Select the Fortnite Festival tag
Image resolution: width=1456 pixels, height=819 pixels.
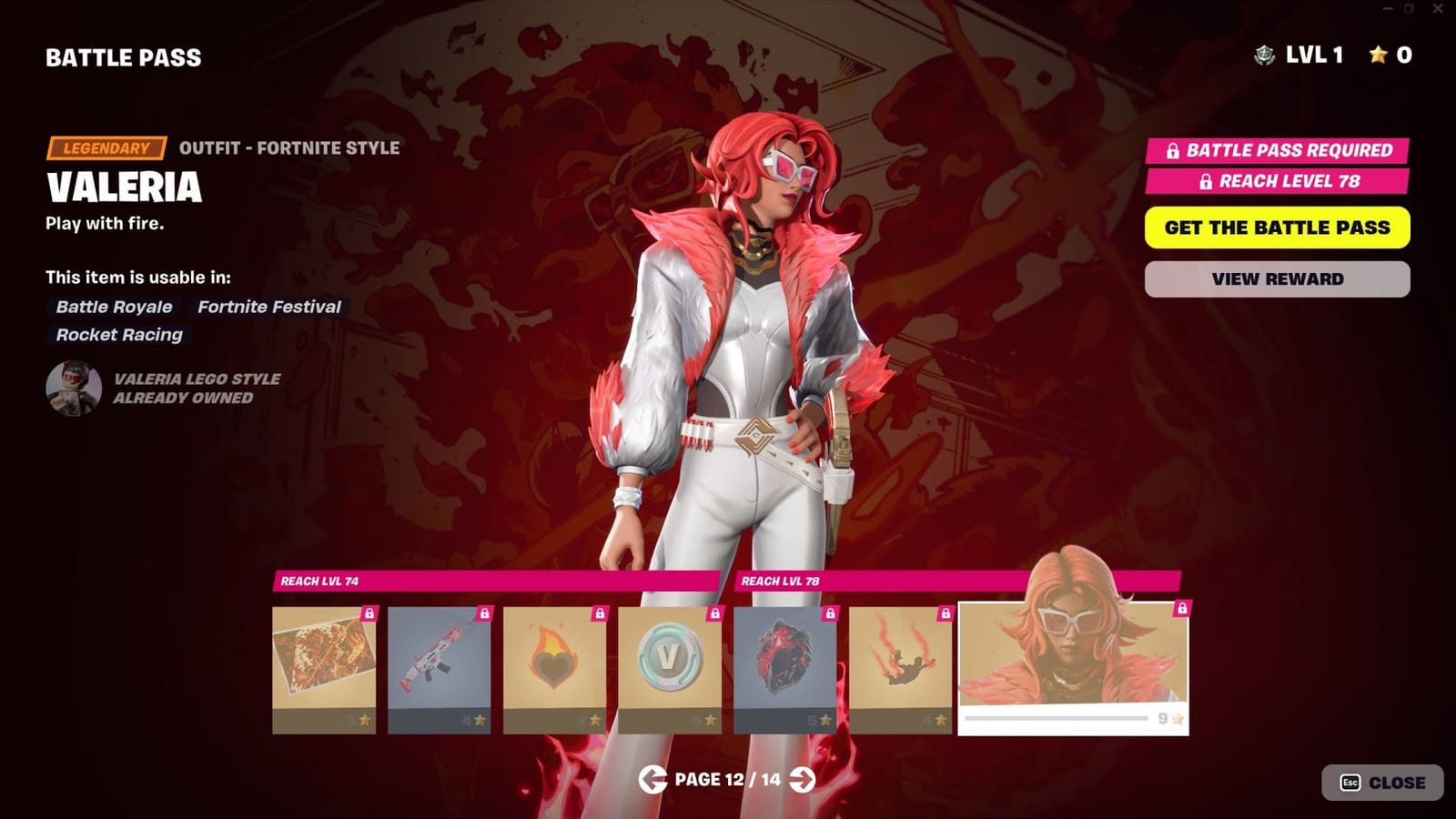268,307
